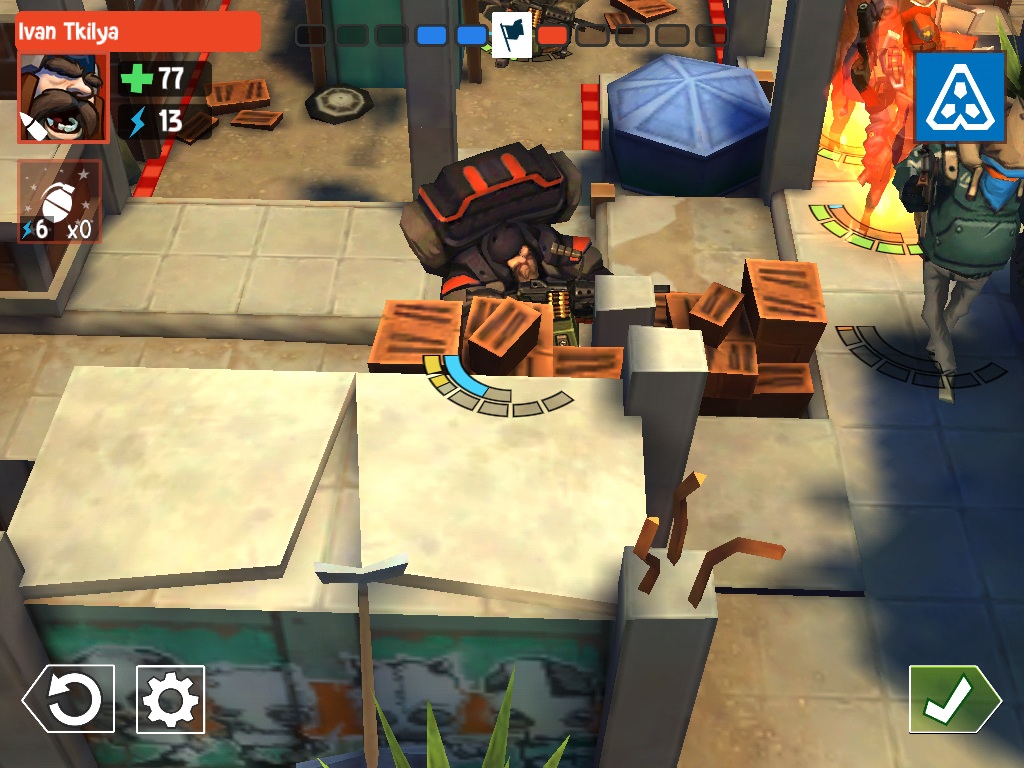Screen dimensions: 1024x768
Task: Click Ivan Tkilya's character portrait
Action: (62, 98)
